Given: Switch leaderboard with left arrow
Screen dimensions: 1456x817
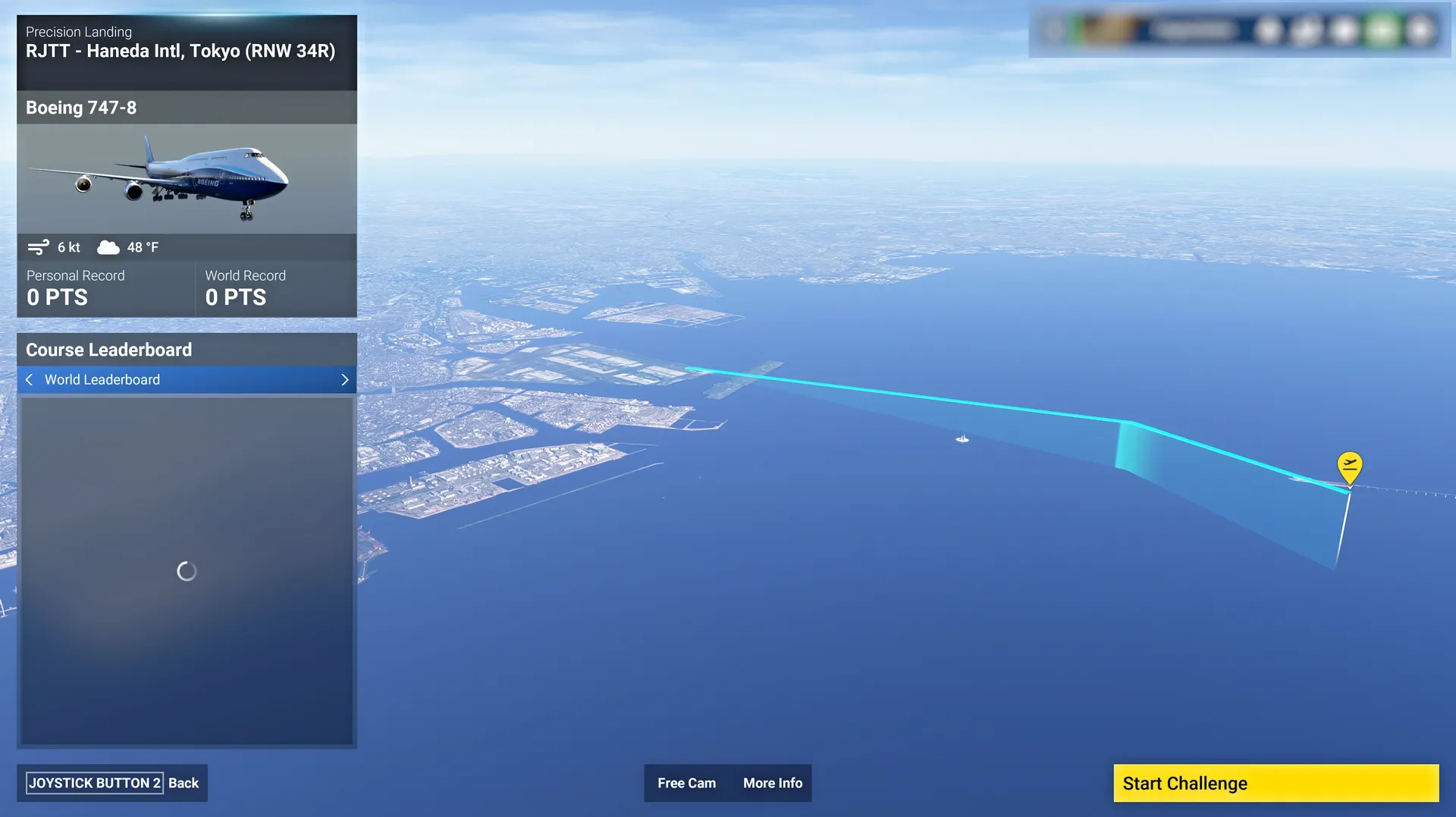Looking at the screenshot, I should coord(30,379).
